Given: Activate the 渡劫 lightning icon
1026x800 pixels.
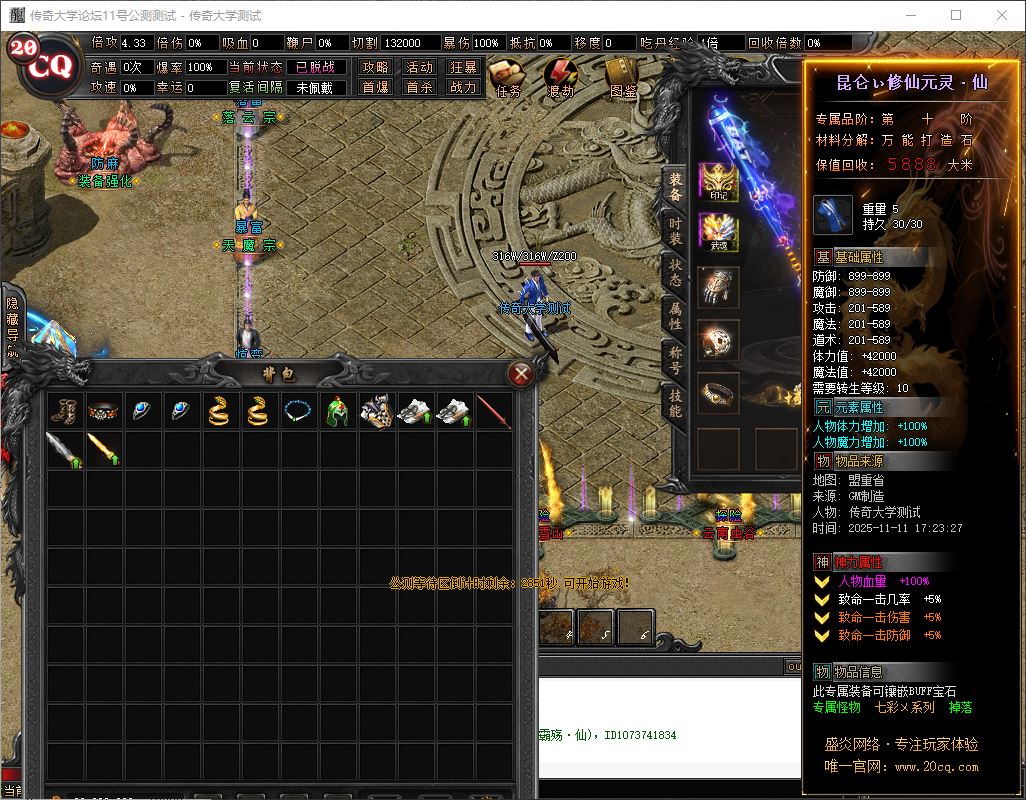Looking at the screenshot, I should 559,74.
